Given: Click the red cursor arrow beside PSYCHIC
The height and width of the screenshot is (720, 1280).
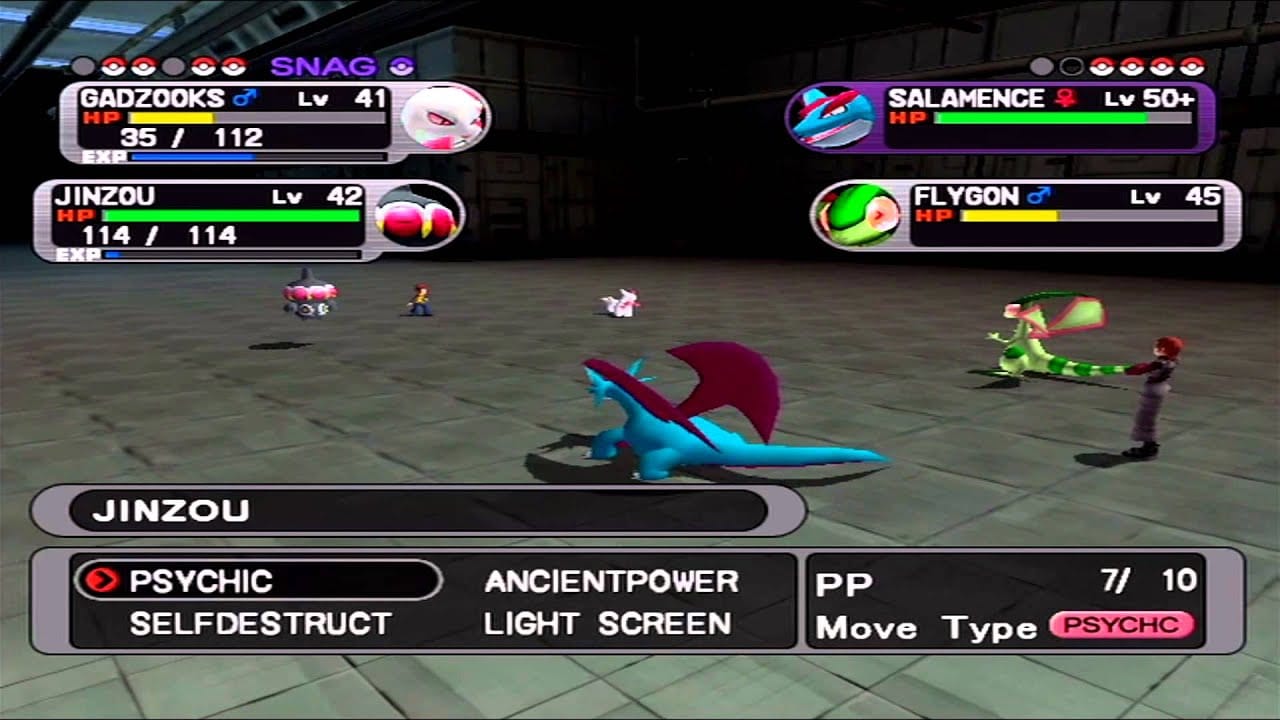Looking at the screenshot, I should pyautogui.click(x=104, y=581).
